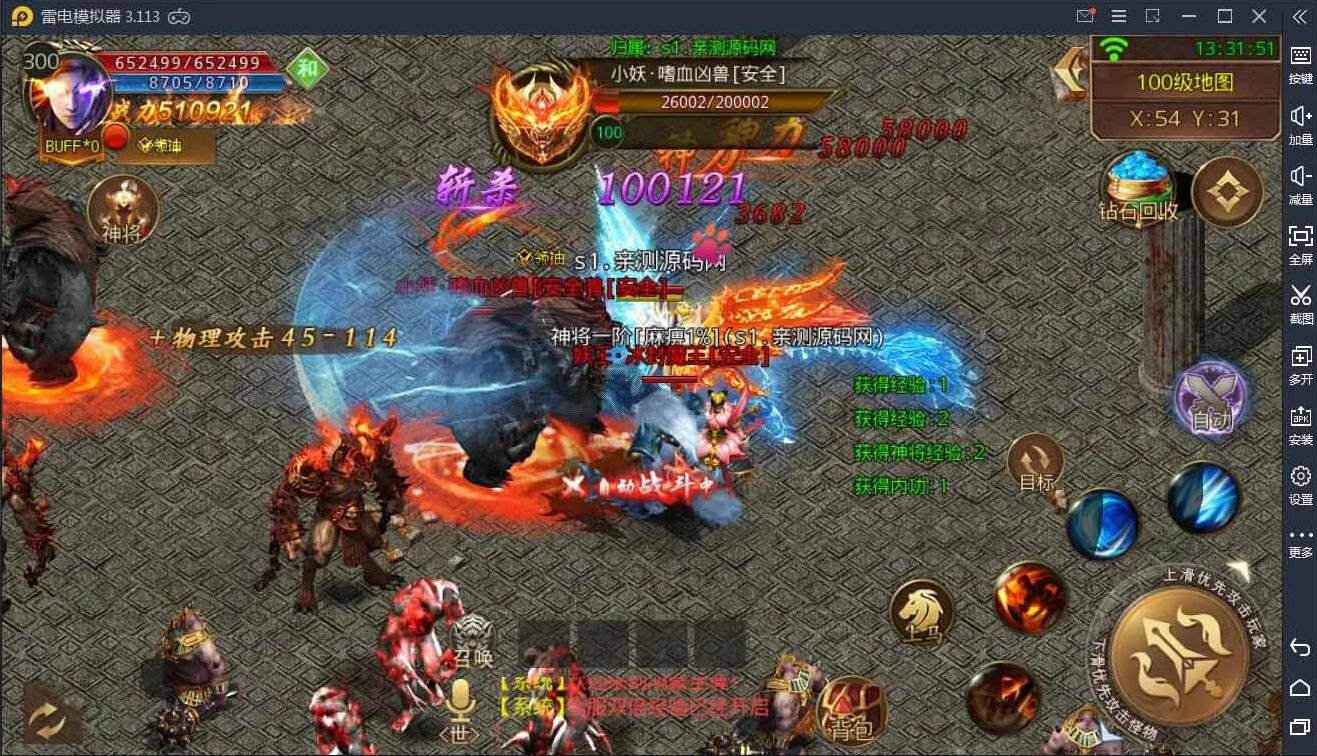Activate the fire burst skill

click(1029, 597)
